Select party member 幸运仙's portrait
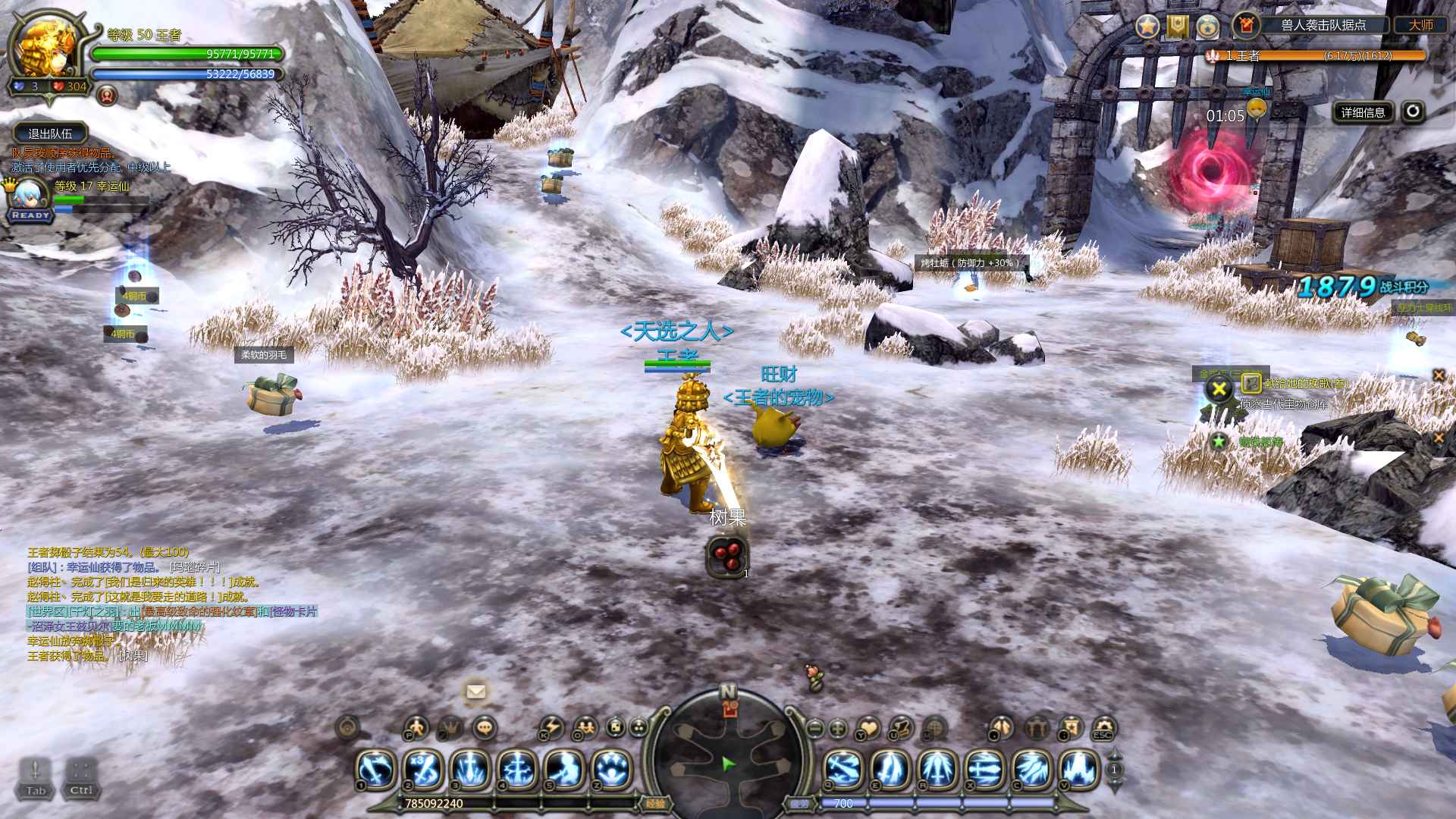 pyautogui.click(x=30, y=194)
